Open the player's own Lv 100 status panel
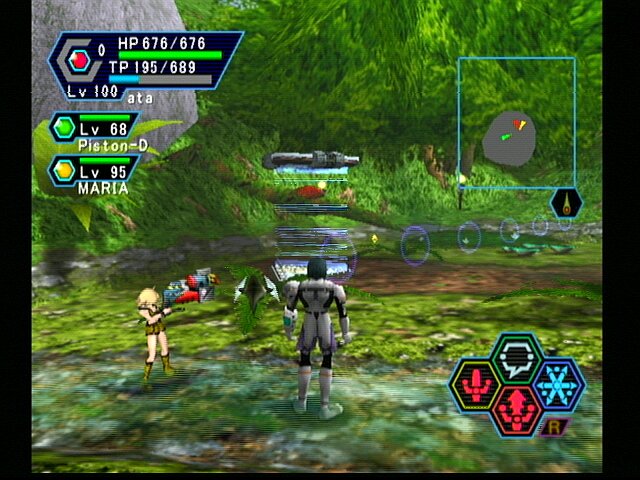This screenshot has height=480, width=640. (146, 64)
